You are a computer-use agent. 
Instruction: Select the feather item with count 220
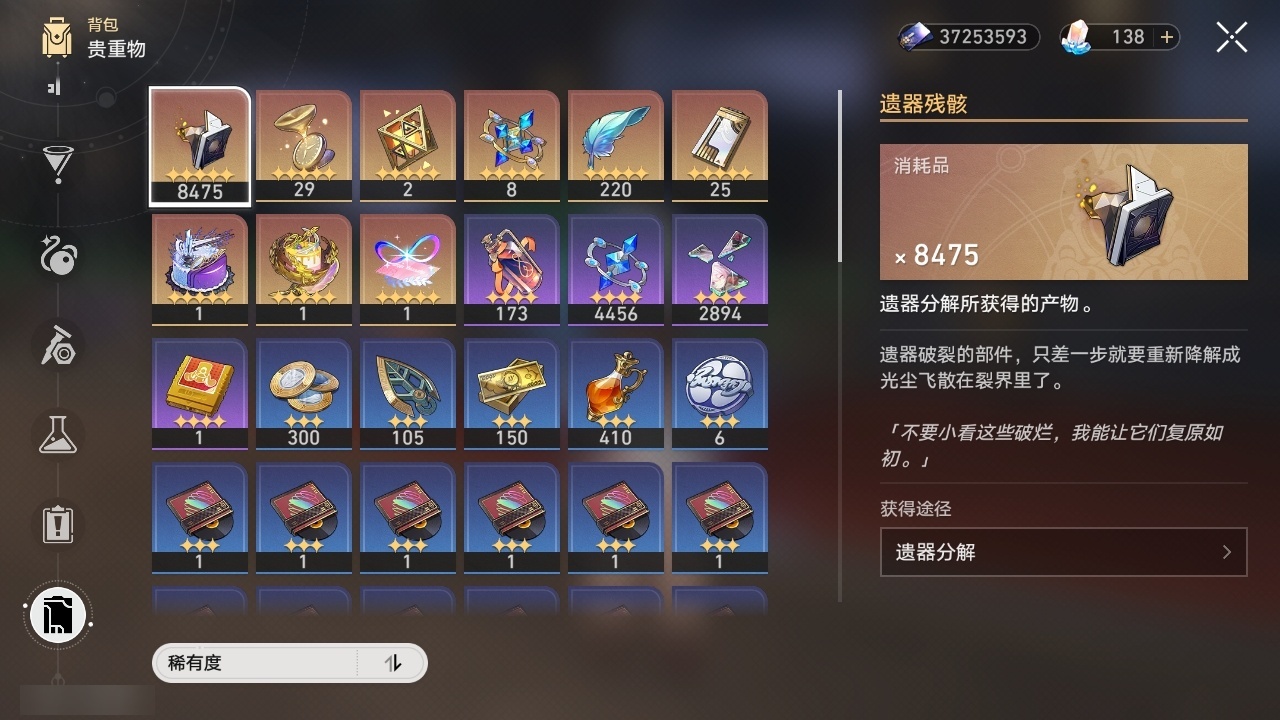(x=615, y=145)
